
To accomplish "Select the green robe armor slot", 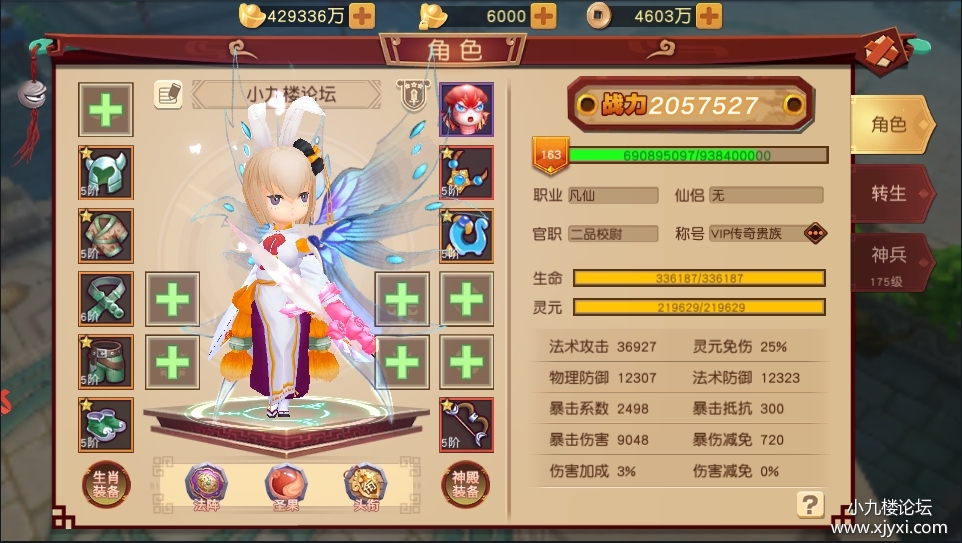I will (105, 235).
